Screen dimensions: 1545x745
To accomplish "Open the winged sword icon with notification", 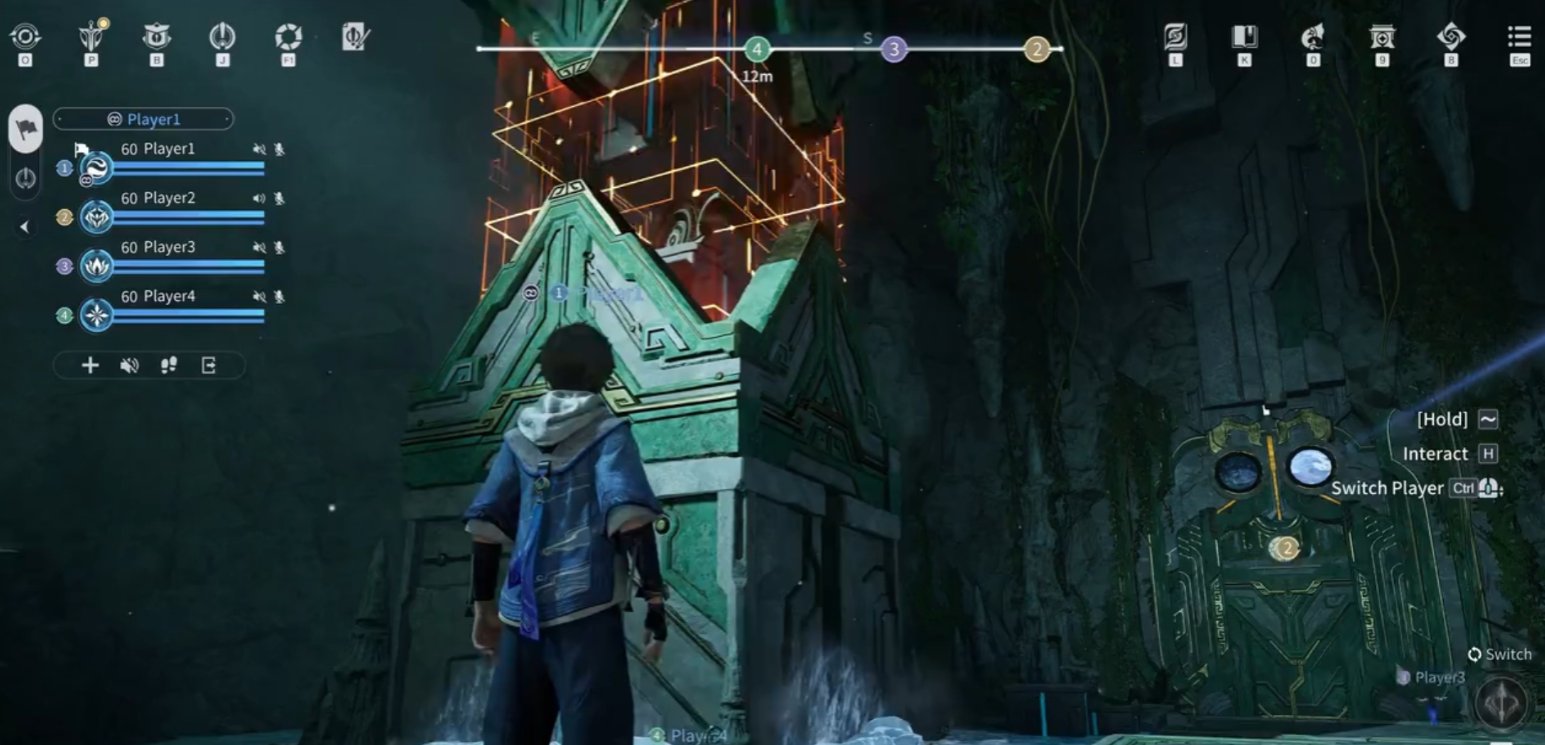I will tap(92, 37).
